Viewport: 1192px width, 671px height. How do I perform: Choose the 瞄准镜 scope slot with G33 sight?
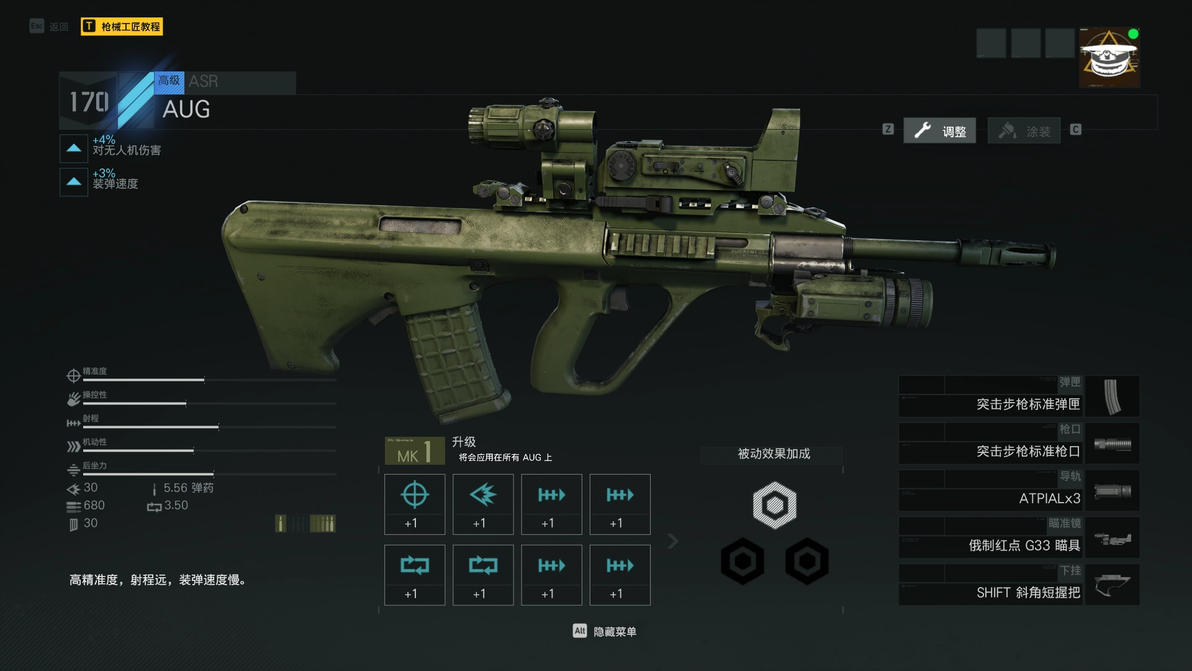click(x=1018, y=538)
